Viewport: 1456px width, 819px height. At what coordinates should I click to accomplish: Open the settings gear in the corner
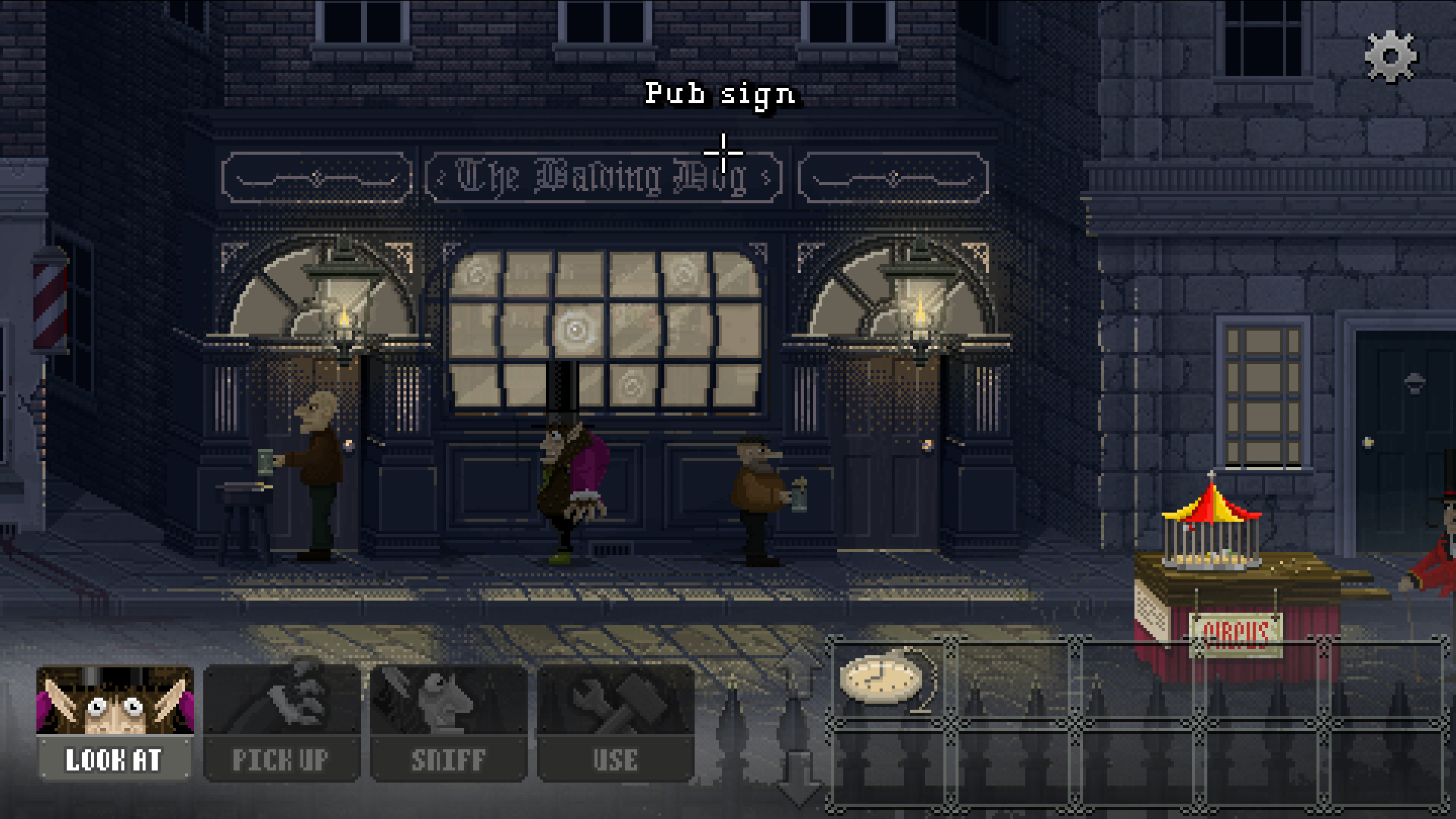(1390, 55)
